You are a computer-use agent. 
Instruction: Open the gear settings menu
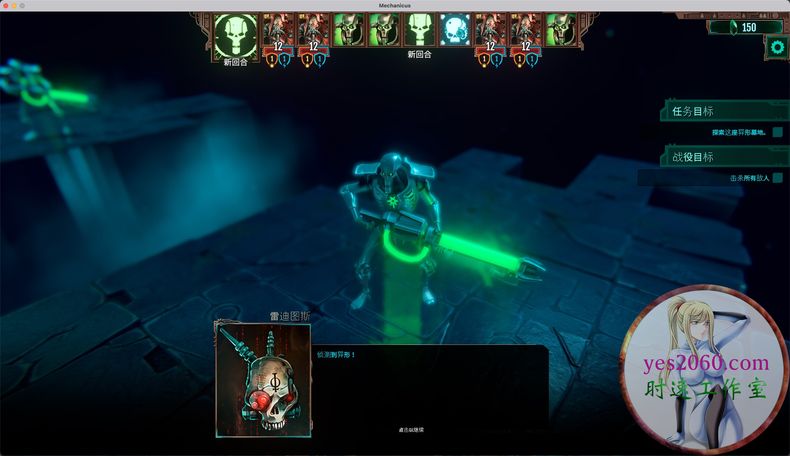[777, 47]
